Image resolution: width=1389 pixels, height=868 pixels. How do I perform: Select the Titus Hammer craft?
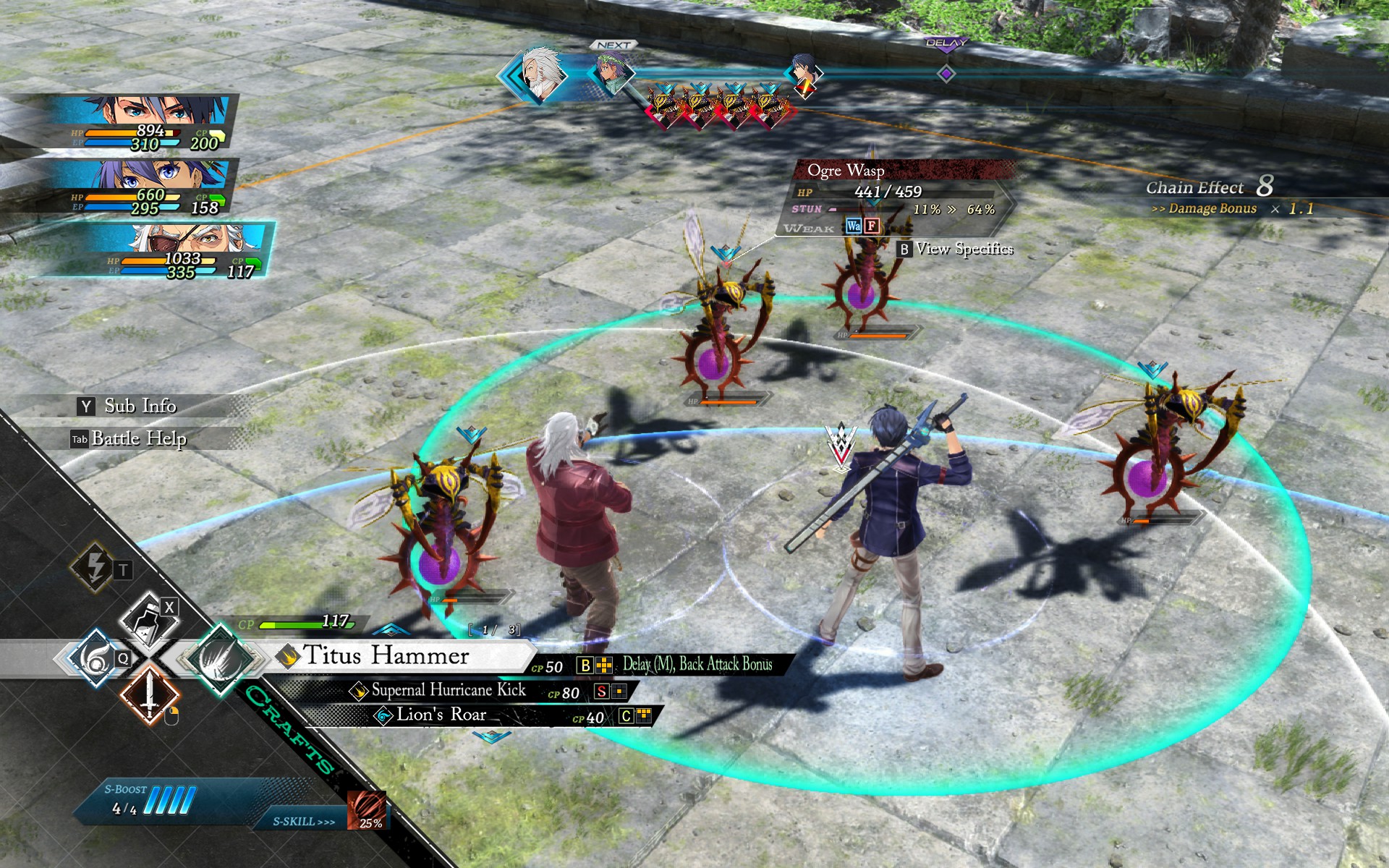coord(386,656)
